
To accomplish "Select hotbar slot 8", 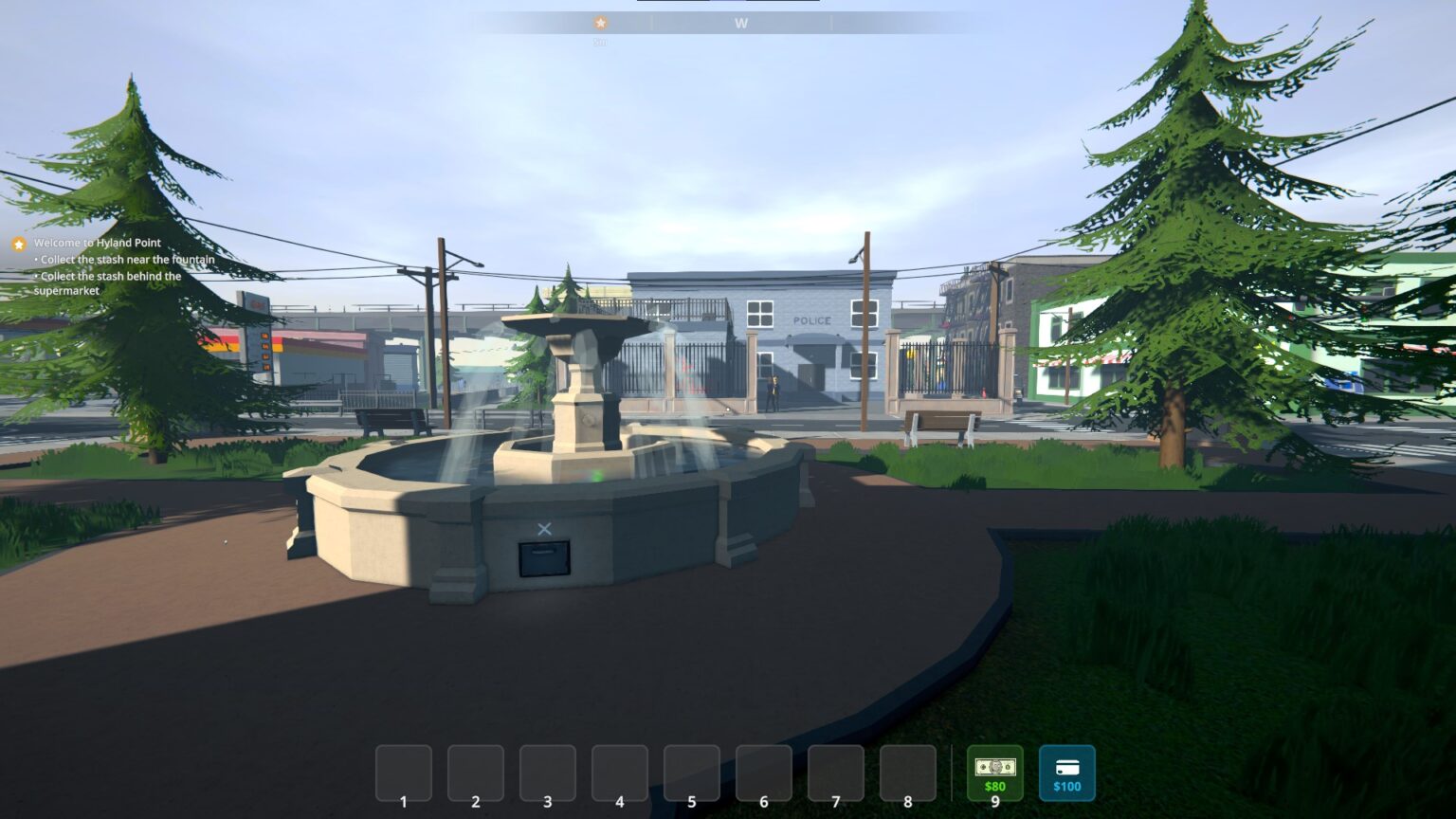I will click(x=907, y=772).
